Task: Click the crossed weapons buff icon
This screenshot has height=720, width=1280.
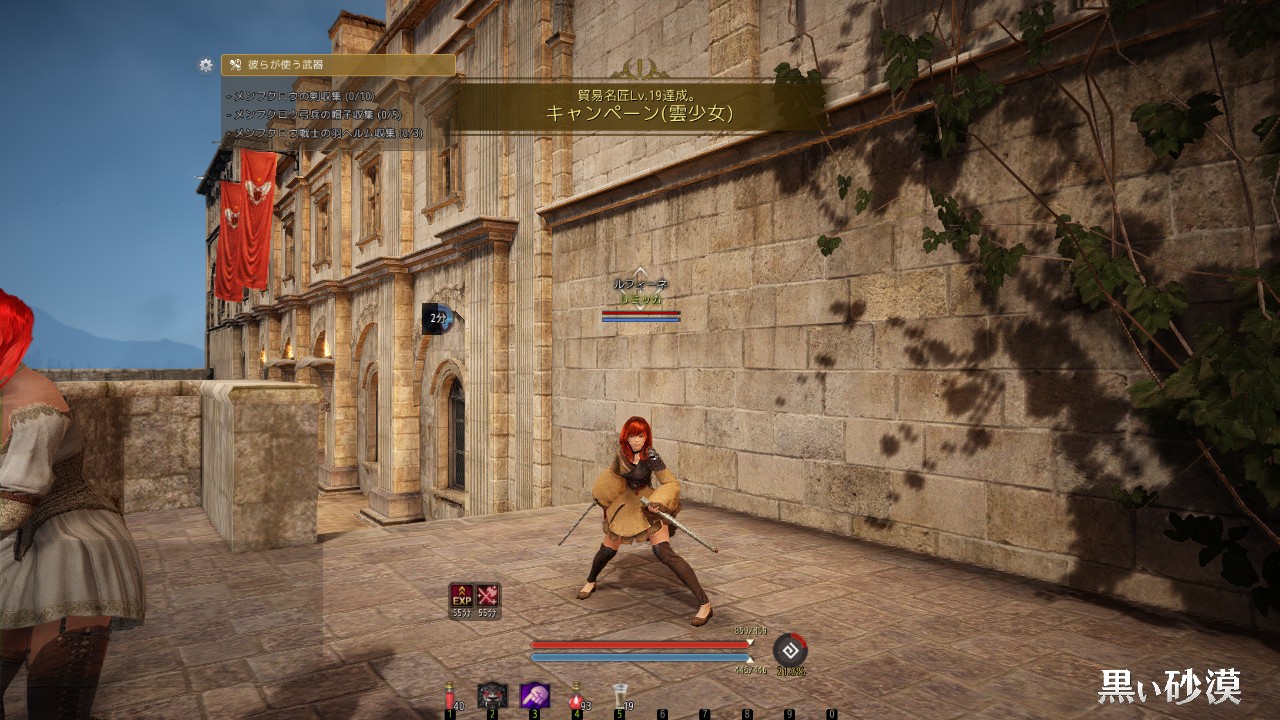Action: [x=488, y=596]
